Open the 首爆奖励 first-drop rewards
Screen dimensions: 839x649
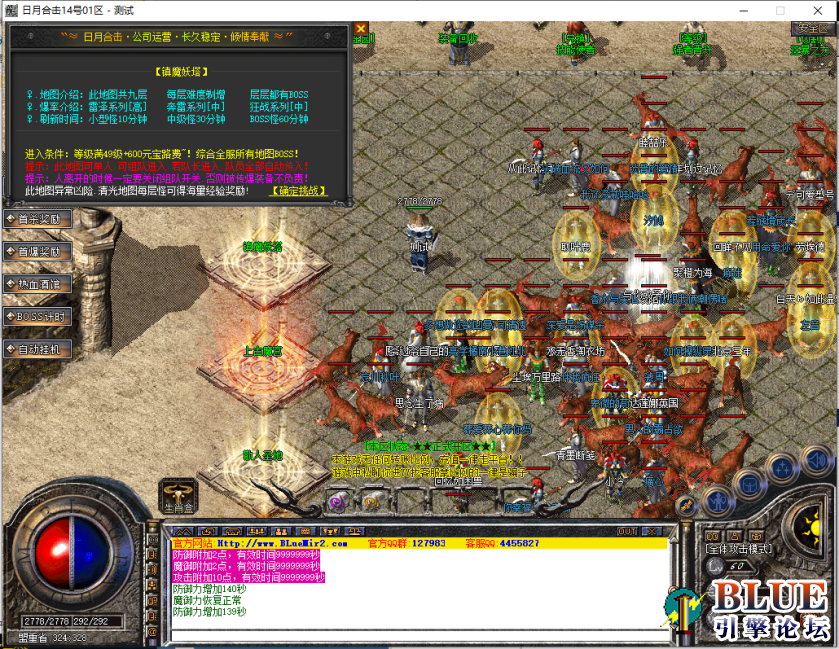pyautogui.click(x=38, y=251)
